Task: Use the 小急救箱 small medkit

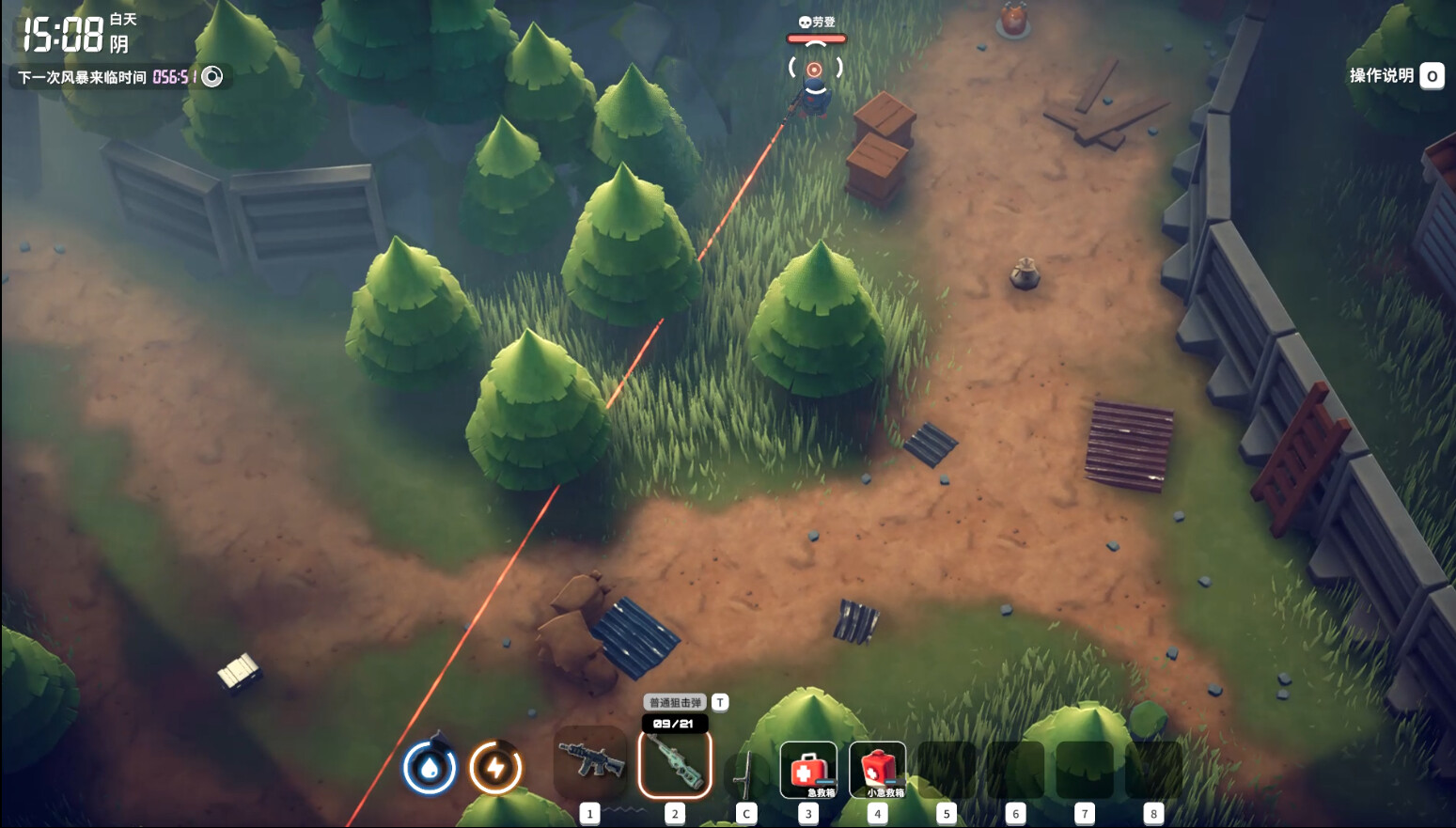Action: pos(878,770)
